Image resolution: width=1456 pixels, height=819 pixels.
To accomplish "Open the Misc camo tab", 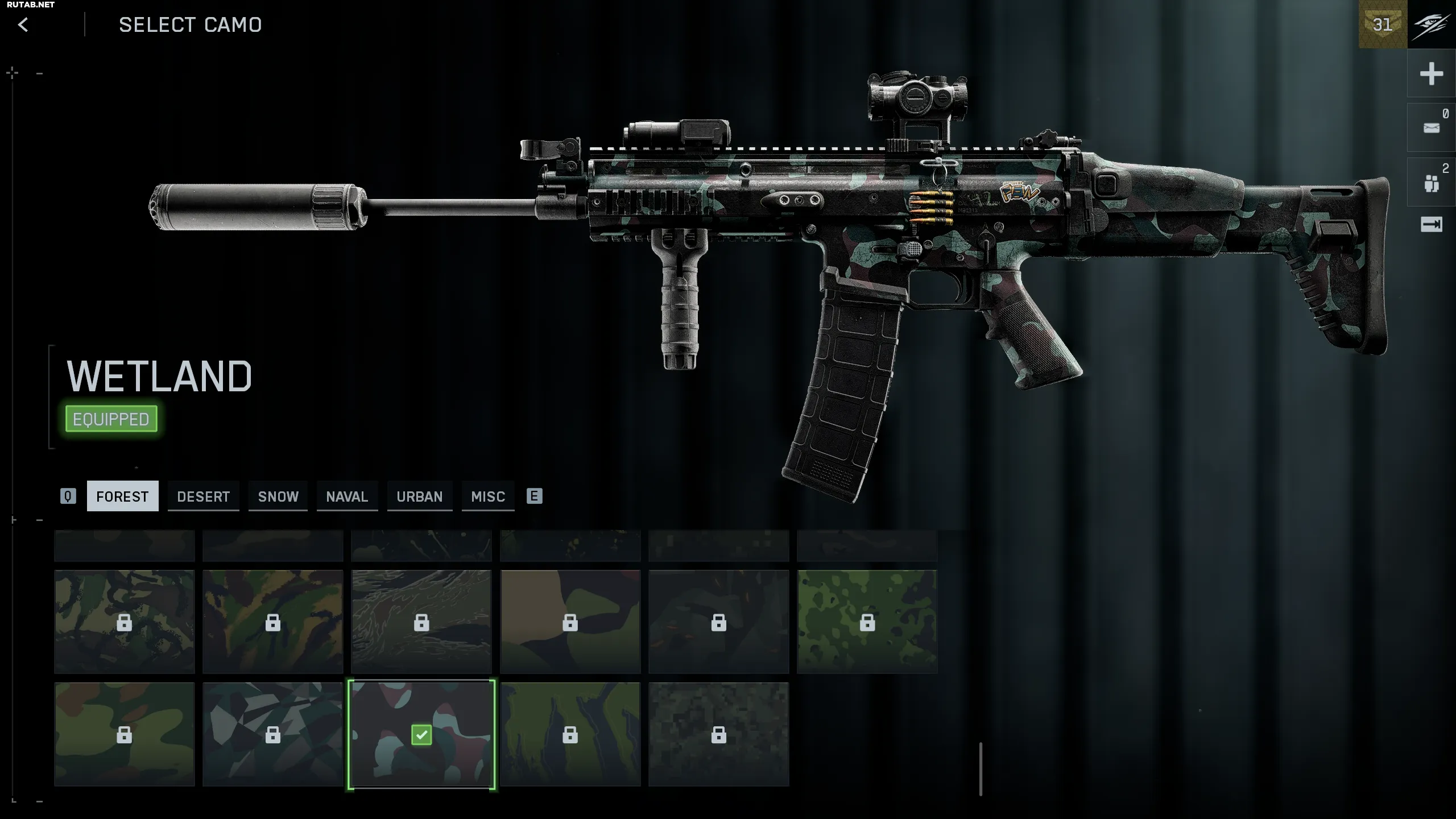I will tap(488, 497).
